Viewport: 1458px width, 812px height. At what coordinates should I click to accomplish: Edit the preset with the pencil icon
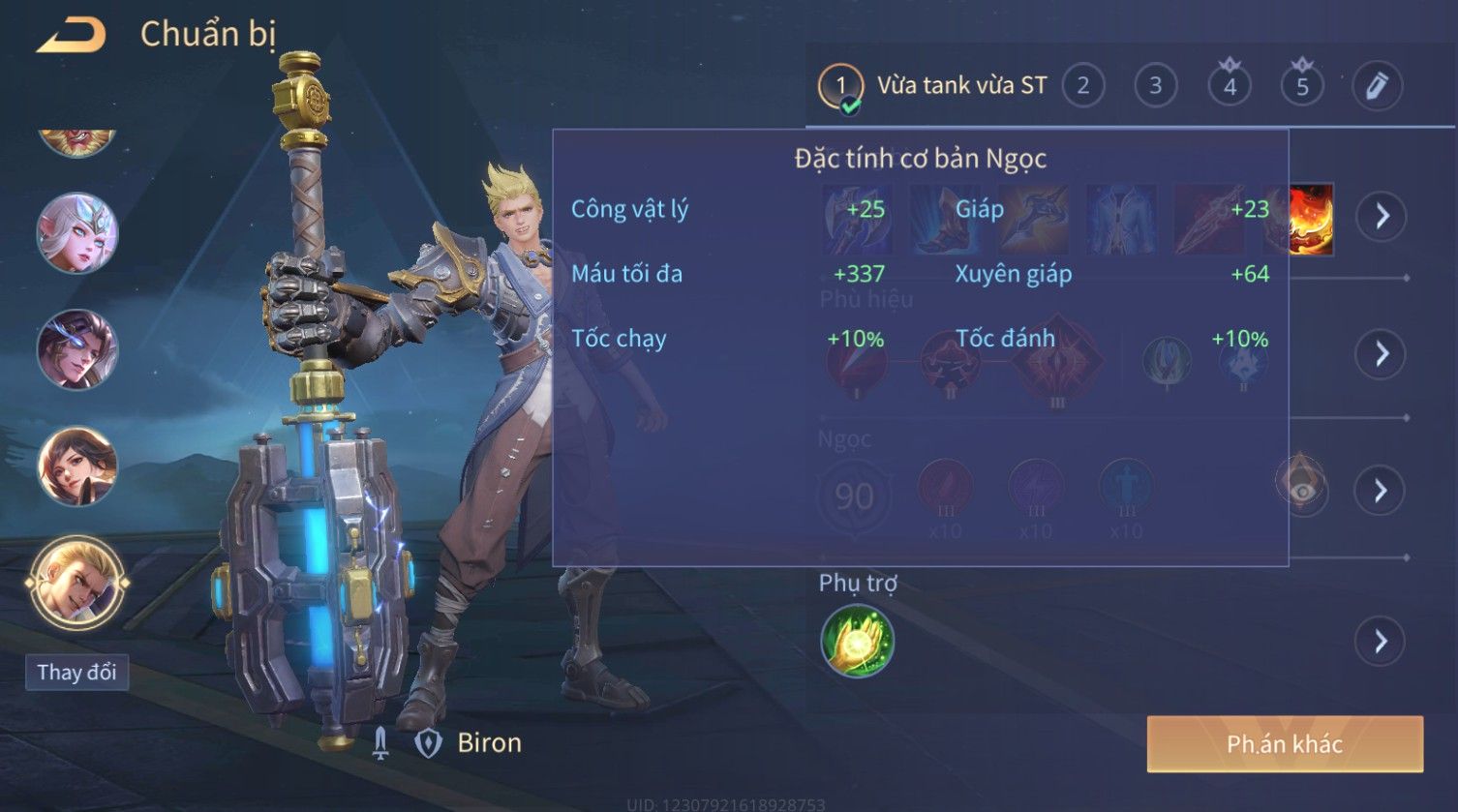click(1377, 86)
